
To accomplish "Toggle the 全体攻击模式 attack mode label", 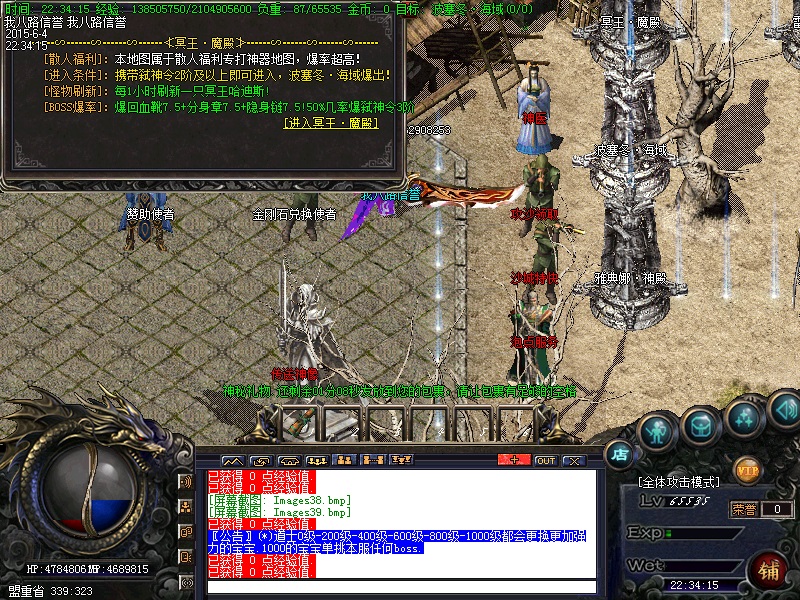I will tap(677, 483).
